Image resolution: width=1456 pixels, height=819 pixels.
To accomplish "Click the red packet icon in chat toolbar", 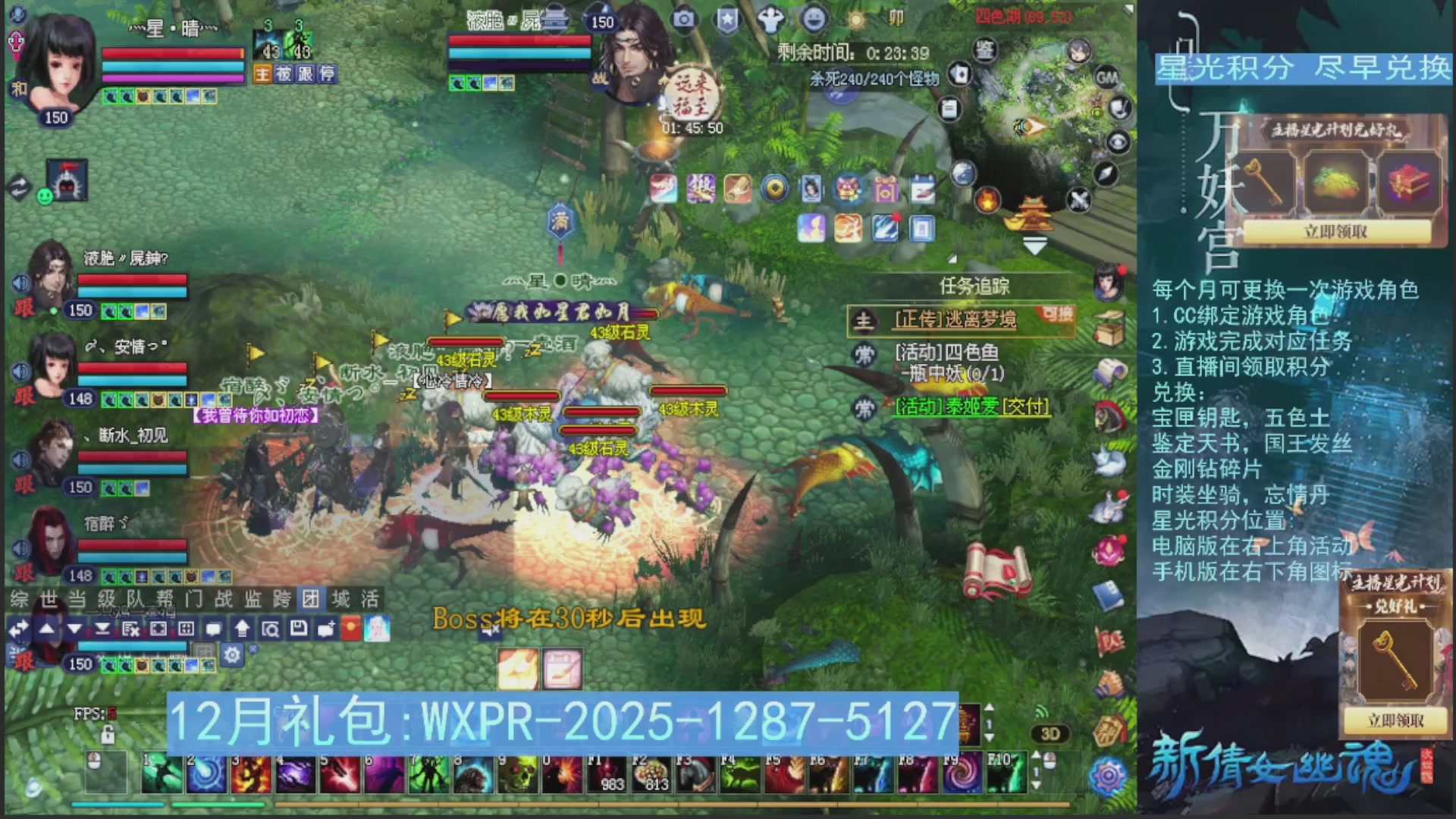I will (x=351, y=628).
